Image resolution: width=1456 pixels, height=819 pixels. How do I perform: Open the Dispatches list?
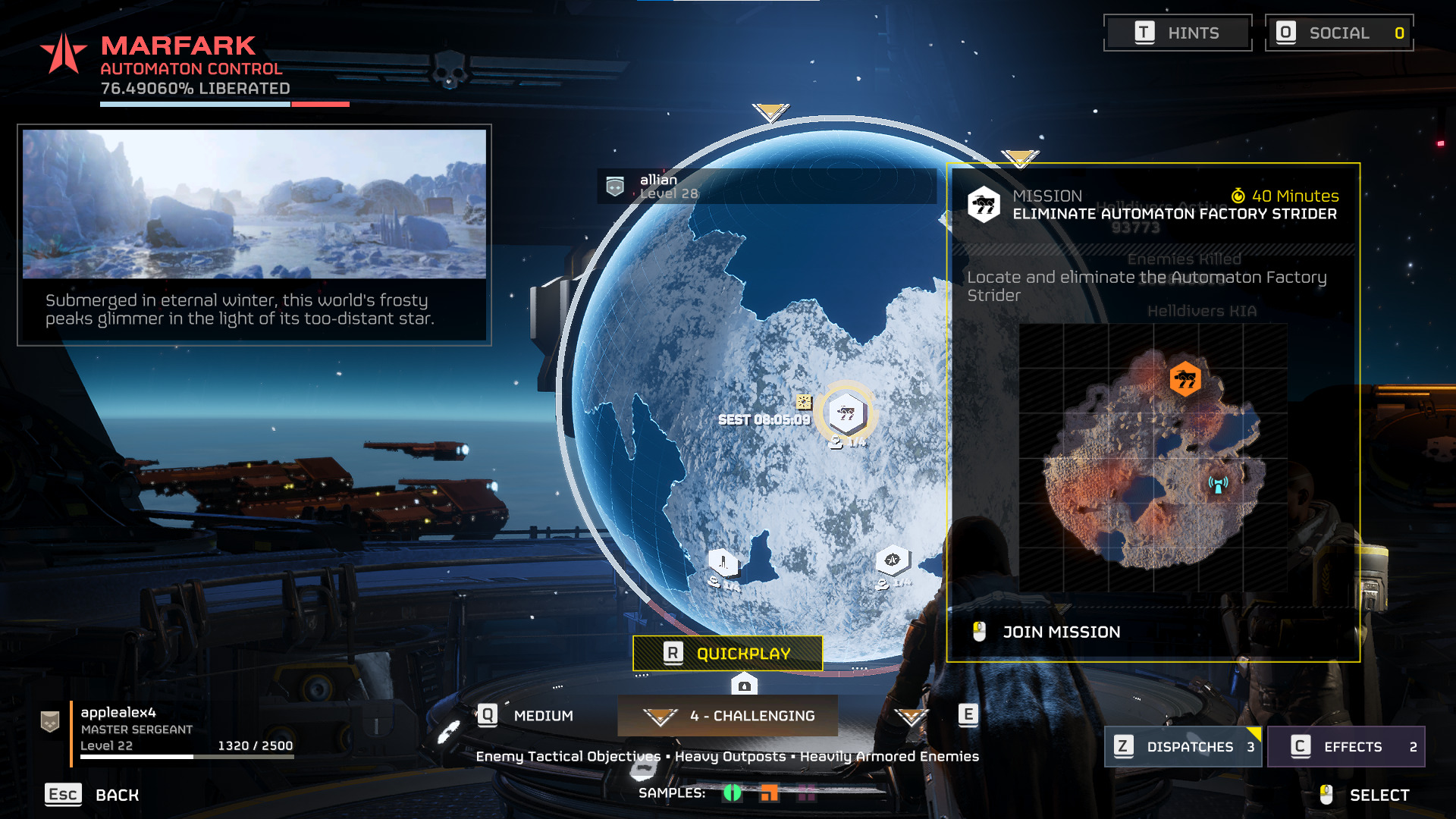(x=1182, y=747)
